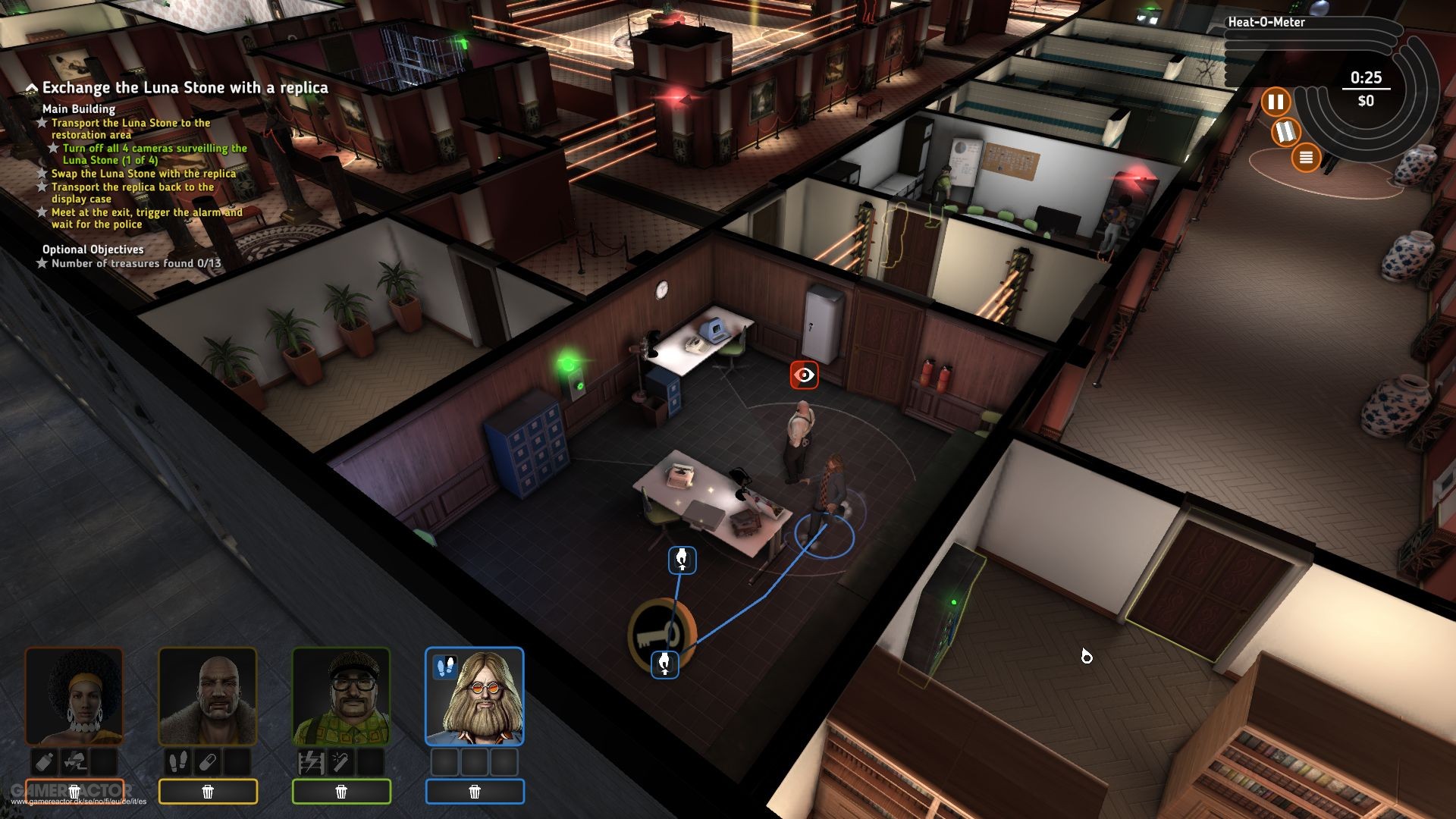The height and width of the screenshot is (819, 1456).
Task: Click the electrical gadget item of the green-framed character
Action: pos(312,762)
